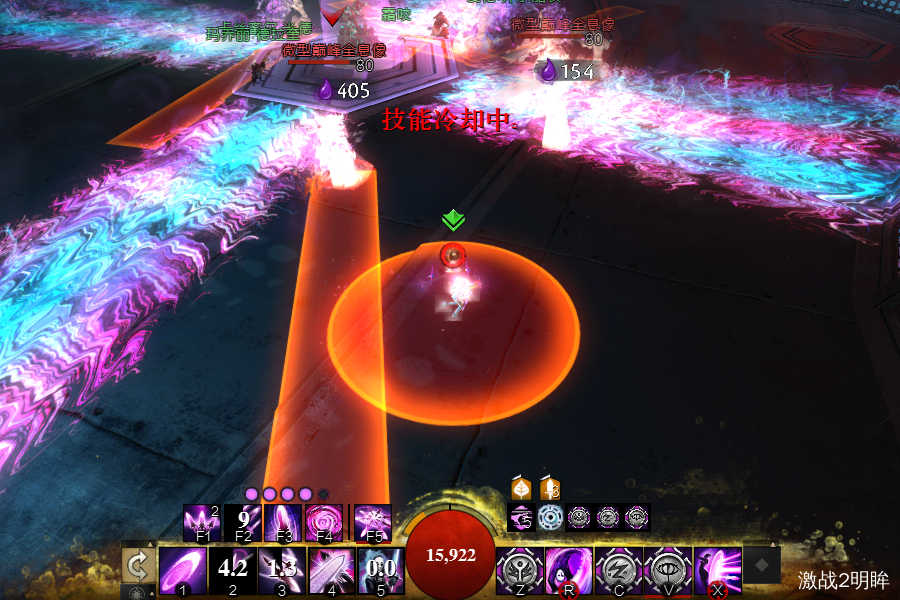Activate the purple oval skill in slot 1
The image size is (900, 600).
[x=183, y=570]
